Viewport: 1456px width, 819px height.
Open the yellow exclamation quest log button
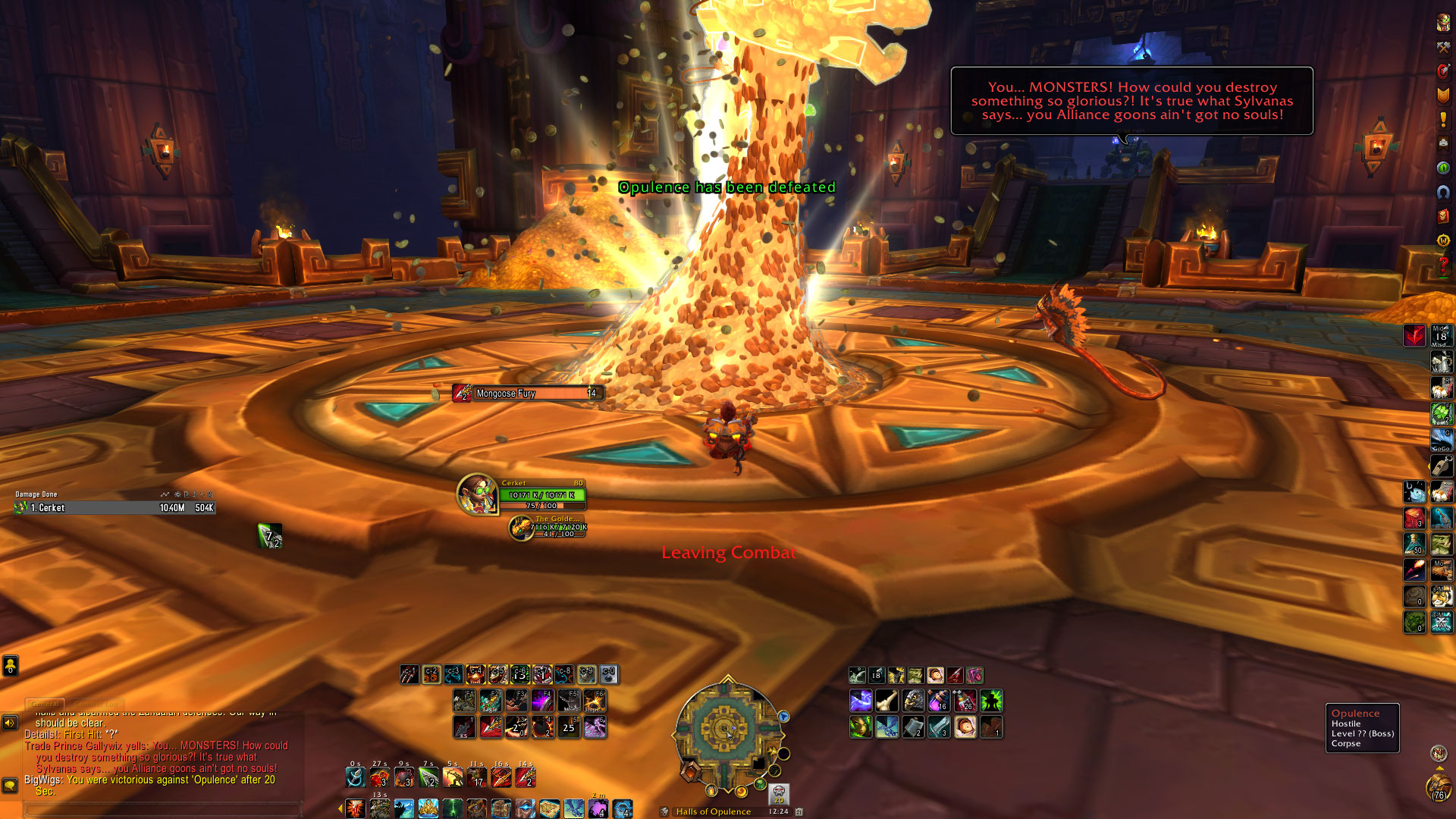1443,119
